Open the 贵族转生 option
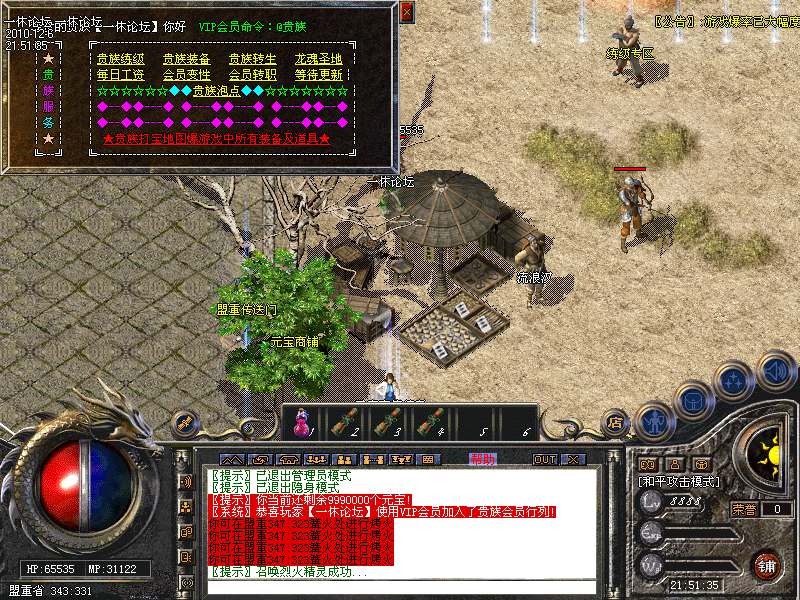This screenshot has width=800, height=600. pyautogui.click(x=252, y=59)
